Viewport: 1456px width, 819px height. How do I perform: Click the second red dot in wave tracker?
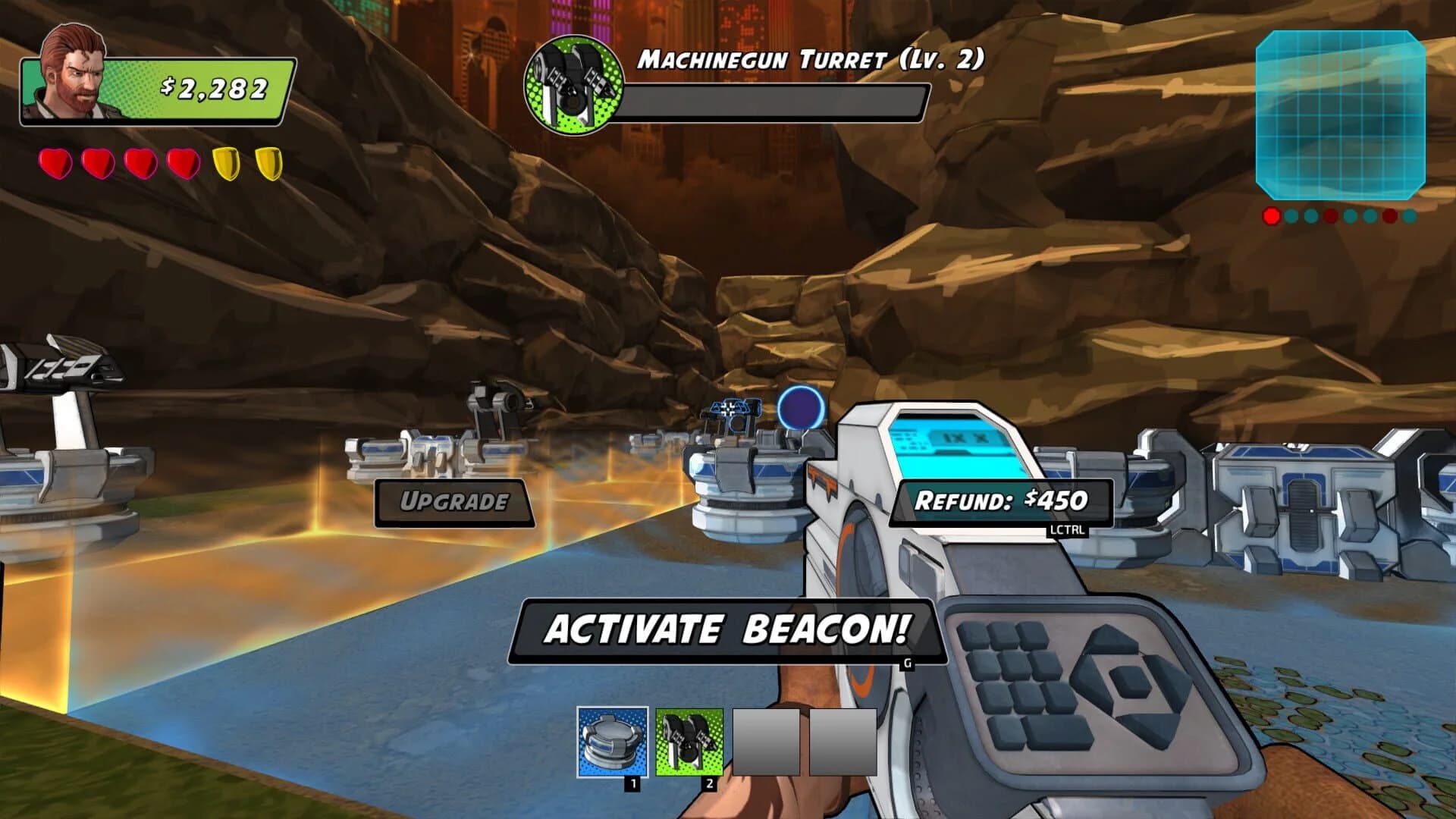1330,216
